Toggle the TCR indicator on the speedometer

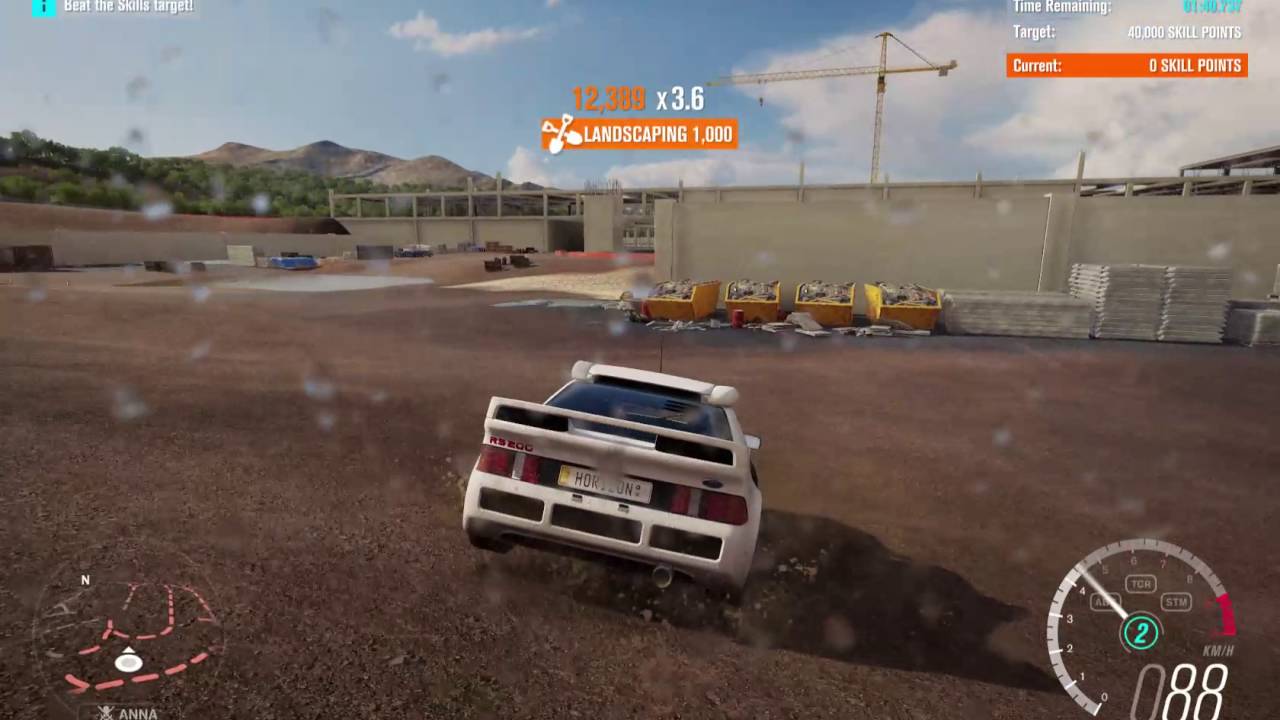(1140, 584)
